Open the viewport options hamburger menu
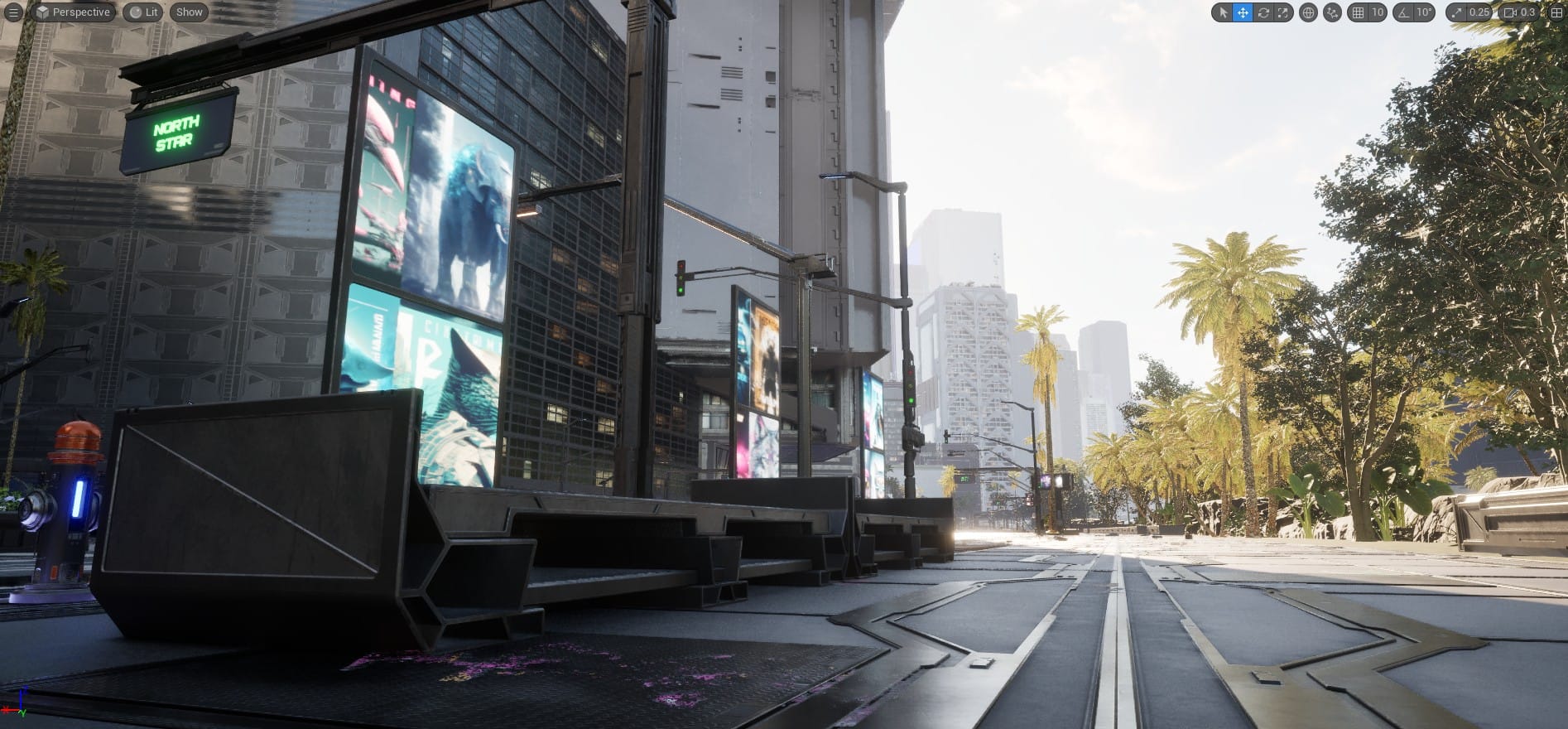 click(x=13, y=12)
